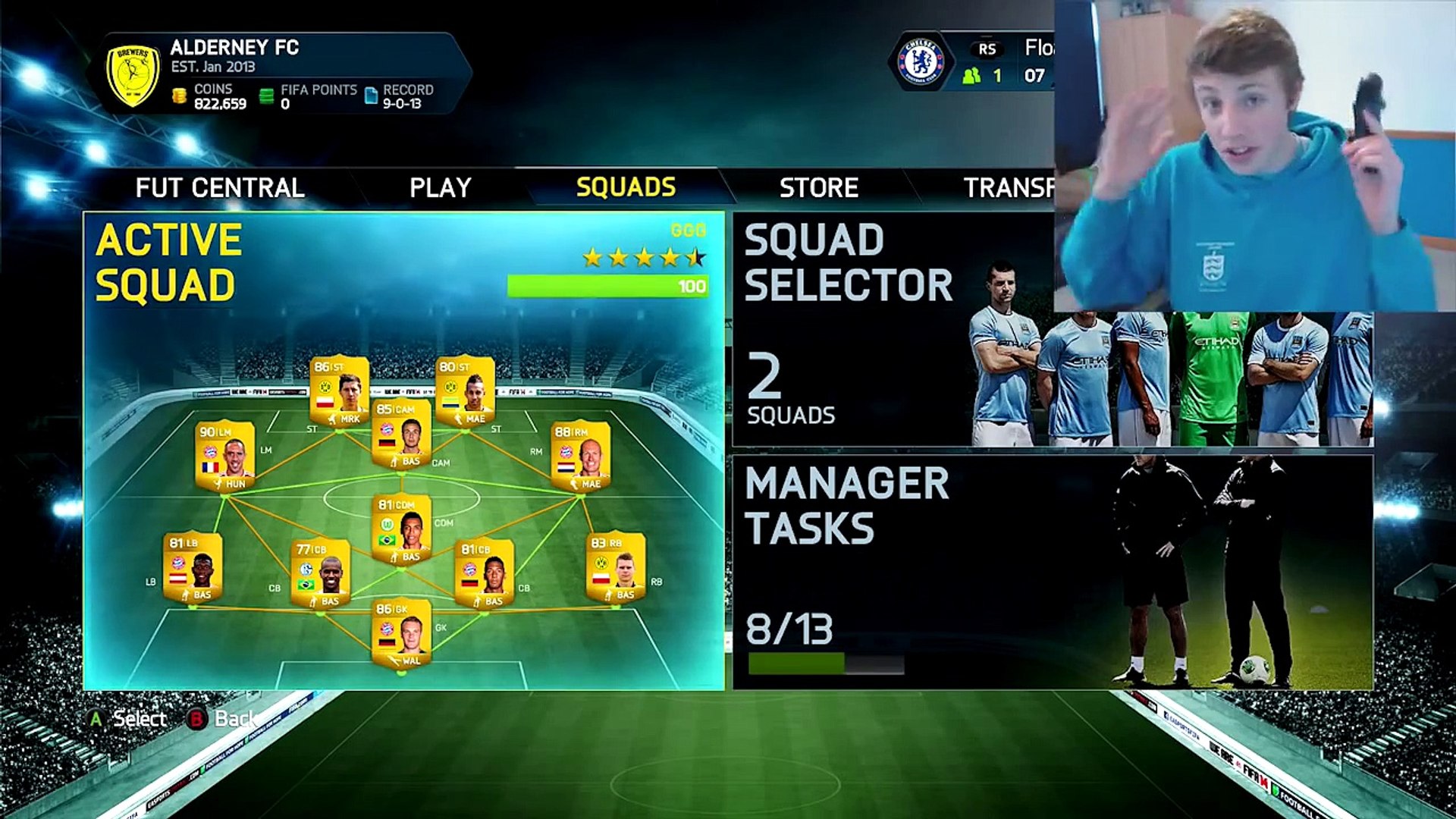Choose the 86-rated ST player card
1456x819 pixels.
[x=339, y=392]
